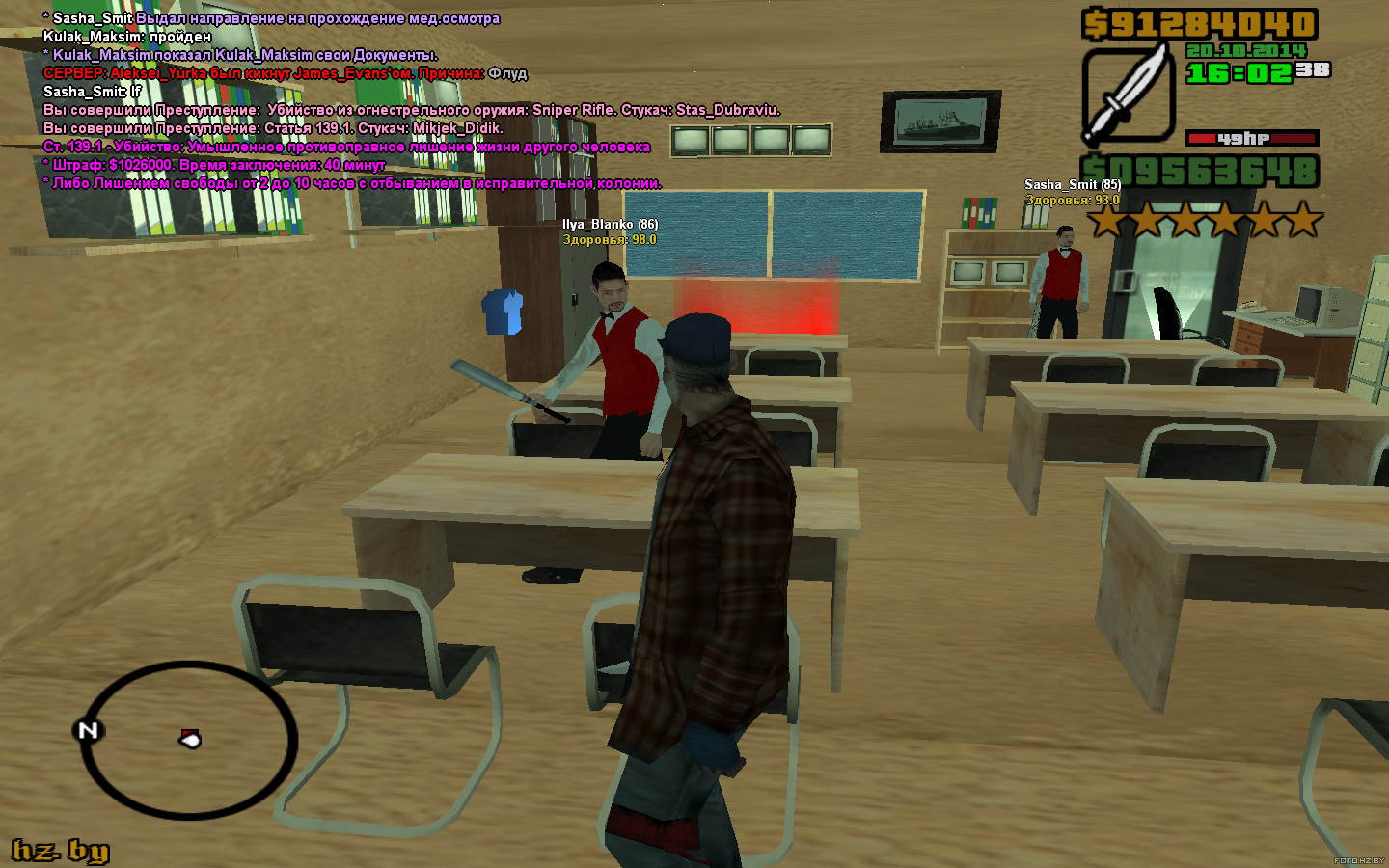The image size is (1389, 868).
Task: Click the player blip on the radar
Action: click(191, 740)
